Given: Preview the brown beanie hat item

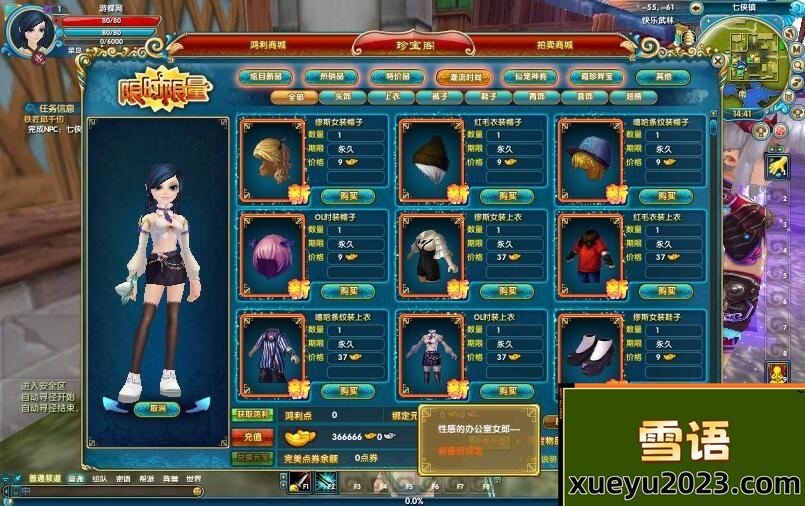Looking at the screenshot, I should pos(433,158).
